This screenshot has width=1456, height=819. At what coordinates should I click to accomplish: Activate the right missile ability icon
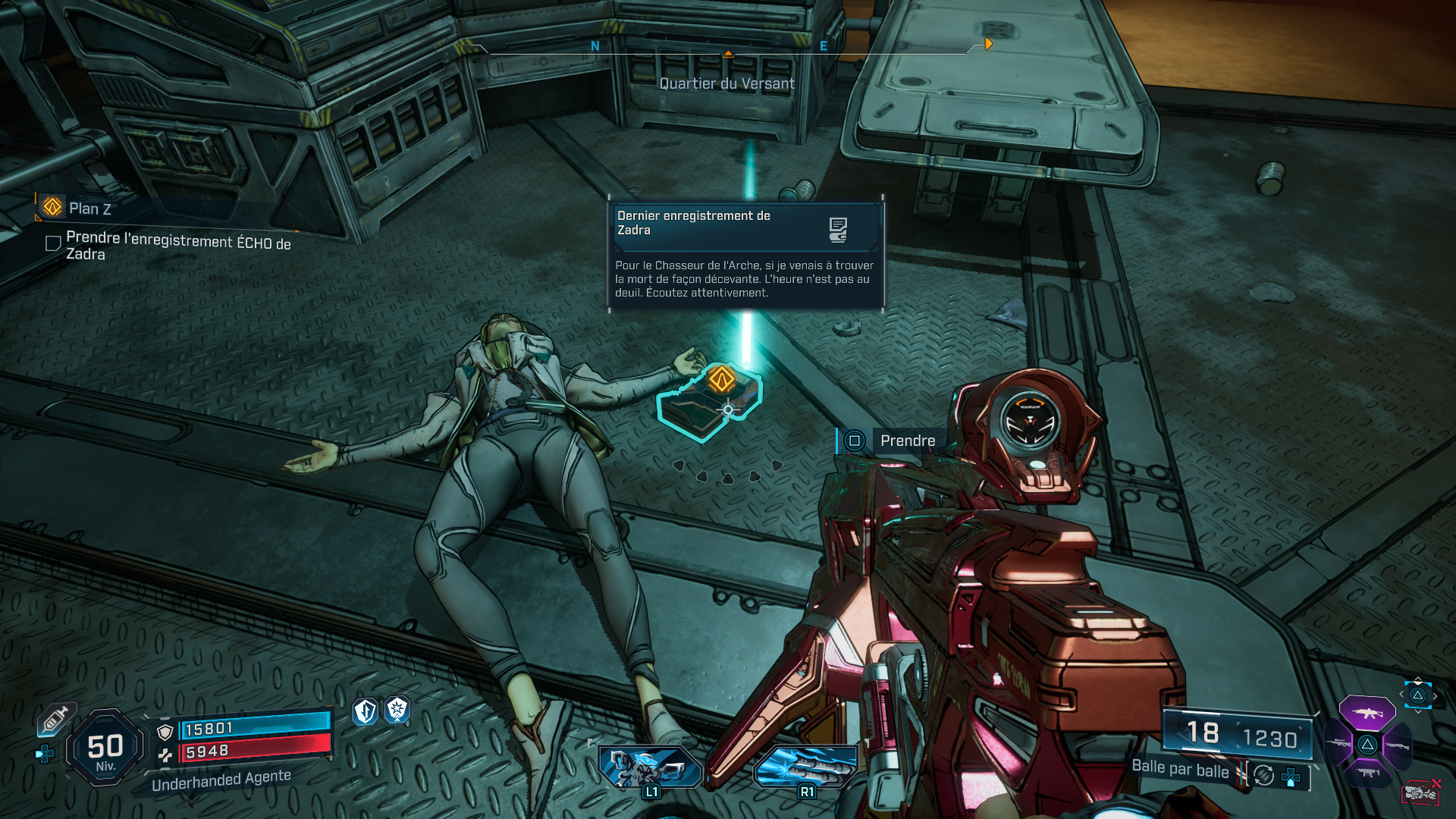tap(805, 766)
